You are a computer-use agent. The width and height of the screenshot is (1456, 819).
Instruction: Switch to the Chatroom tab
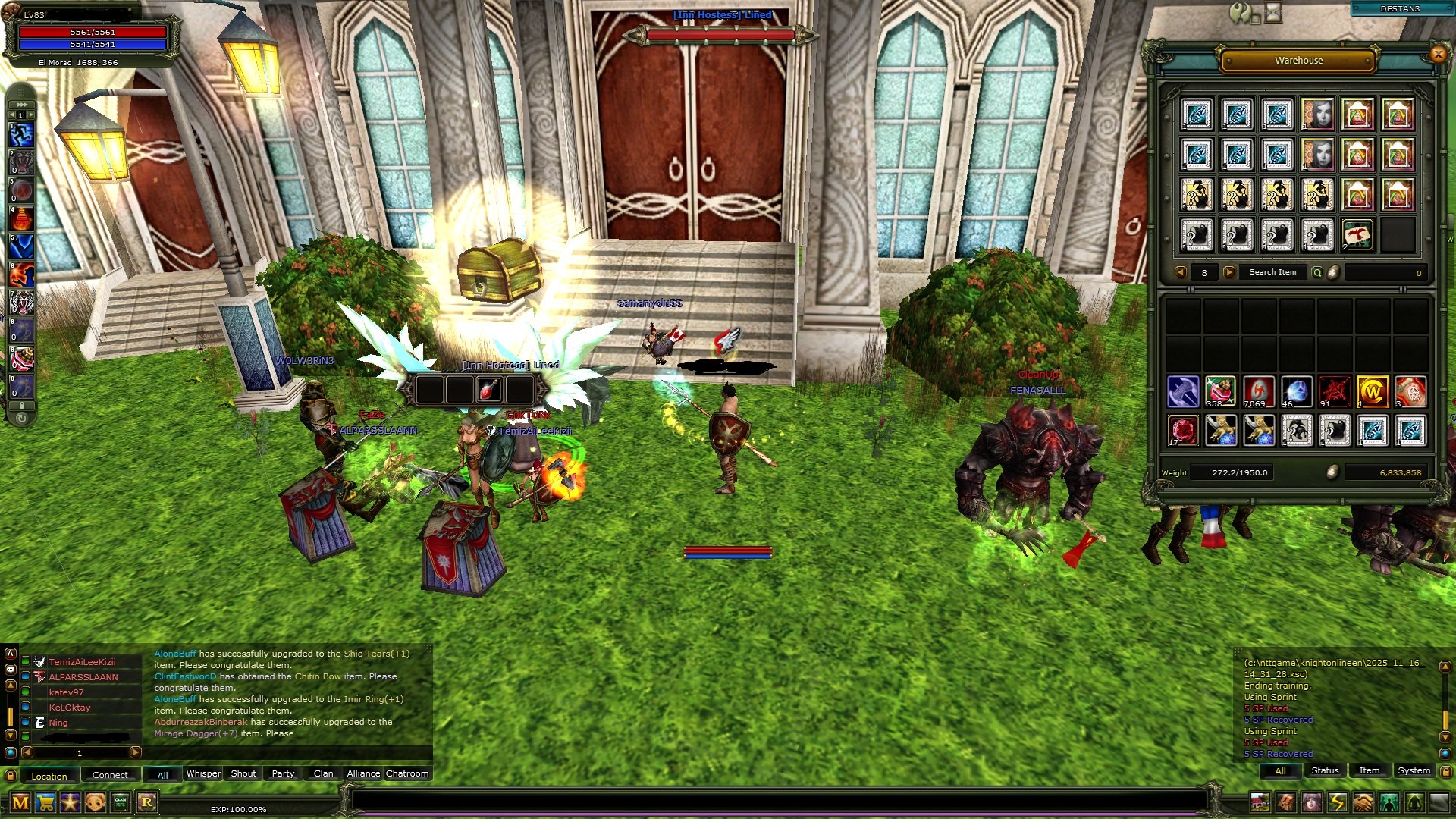point(407,773)
